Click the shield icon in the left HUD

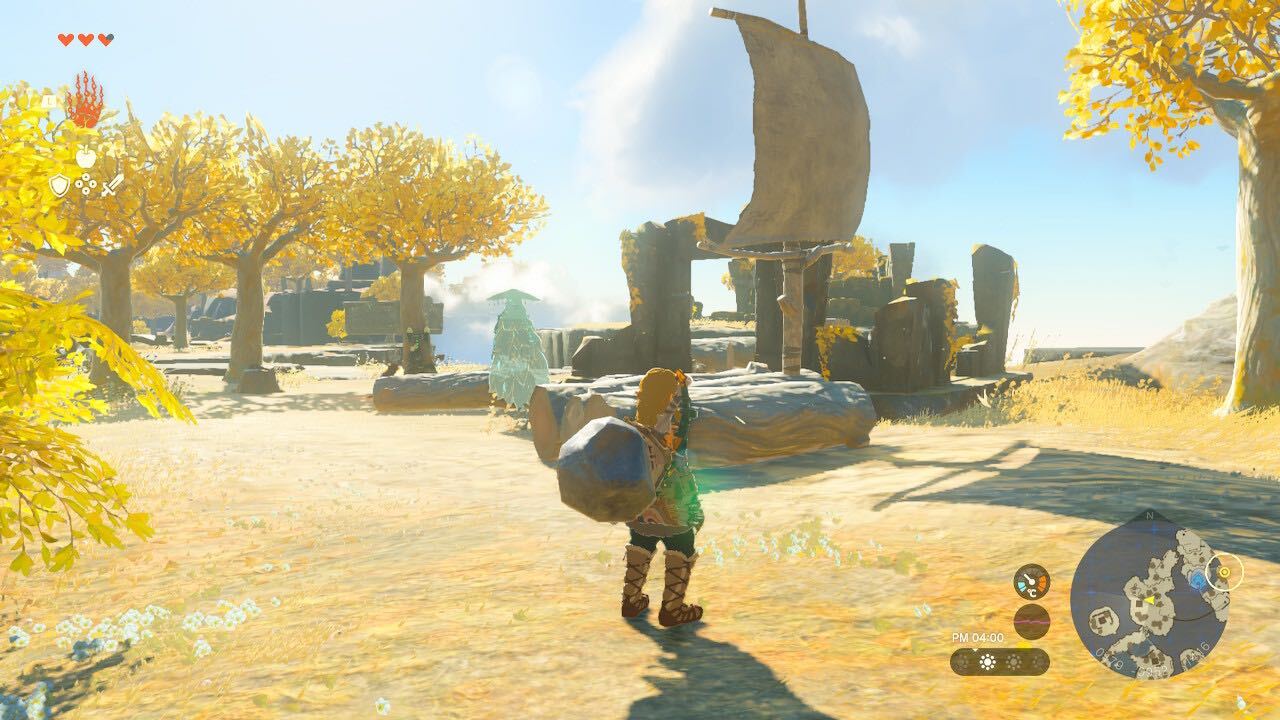(x=60, y=185)
